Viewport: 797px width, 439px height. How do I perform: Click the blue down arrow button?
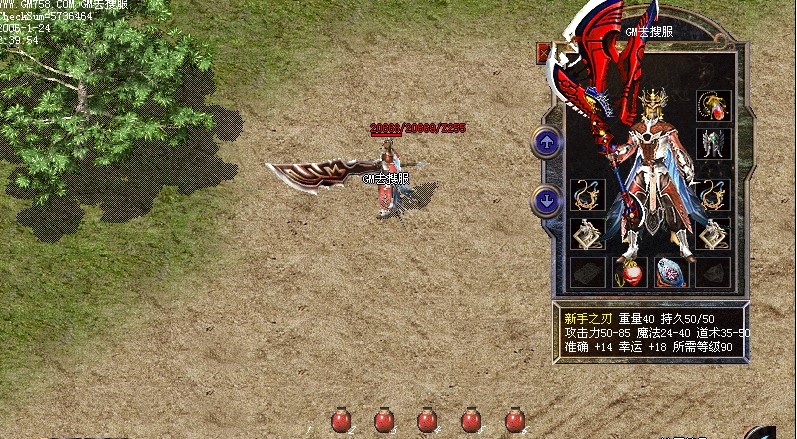tap(546, 200)
